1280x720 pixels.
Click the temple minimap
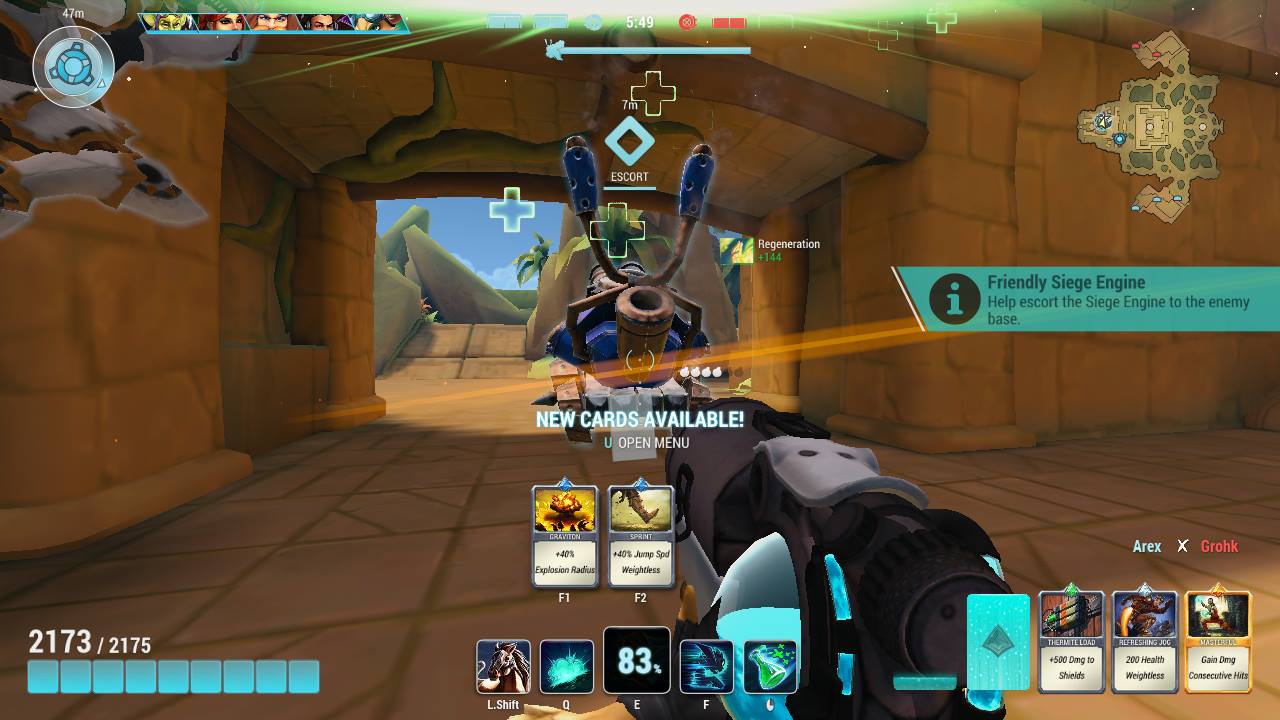[1150, 125]
